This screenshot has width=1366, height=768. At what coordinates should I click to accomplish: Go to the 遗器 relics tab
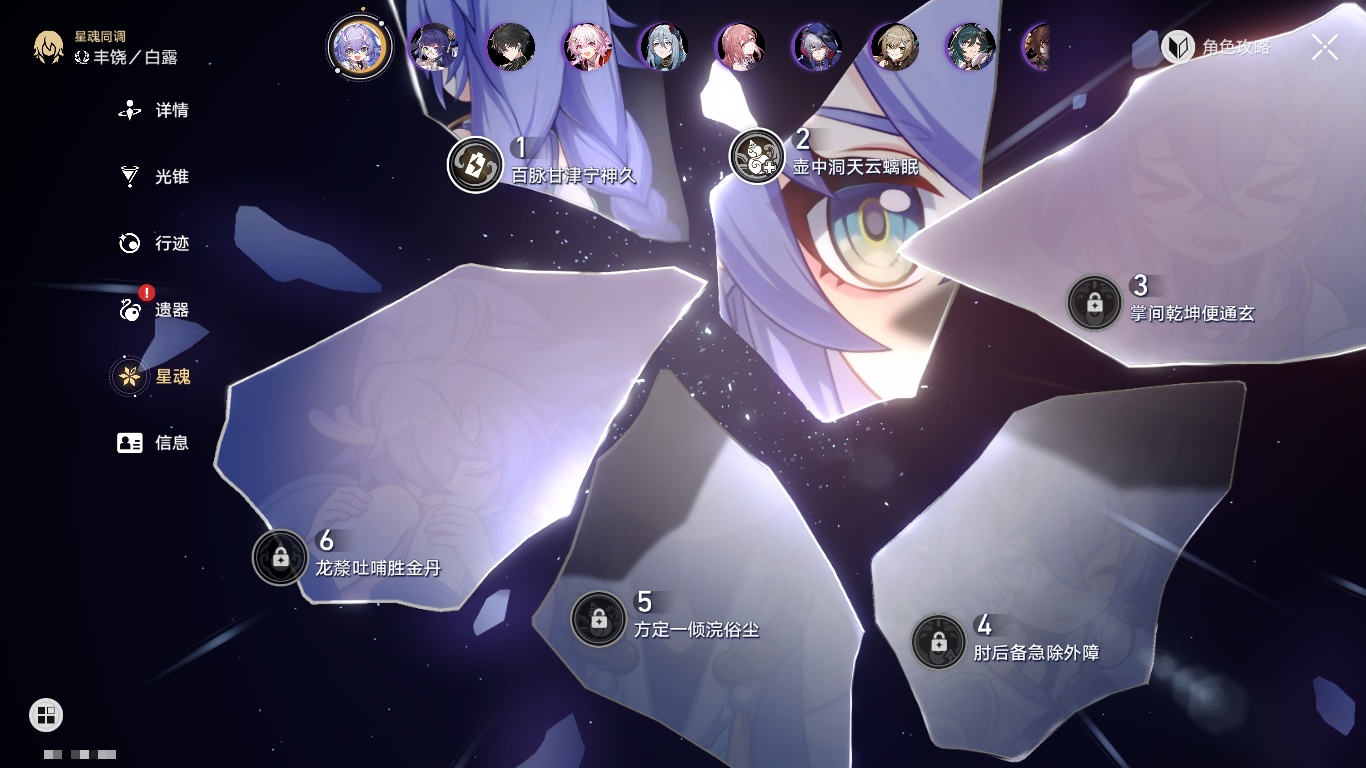155,310
